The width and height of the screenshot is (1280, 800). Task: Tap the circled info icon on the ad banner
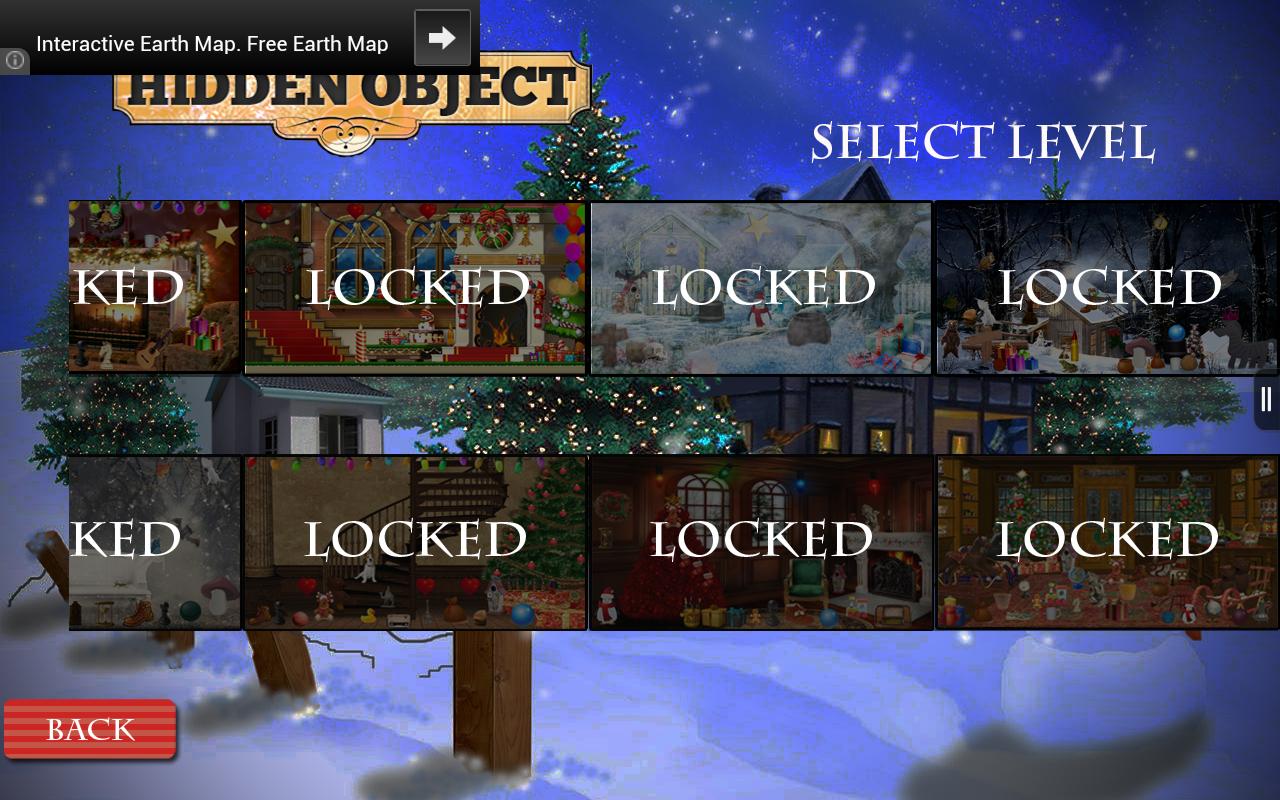pyautogui.click(x=14, y=61)
